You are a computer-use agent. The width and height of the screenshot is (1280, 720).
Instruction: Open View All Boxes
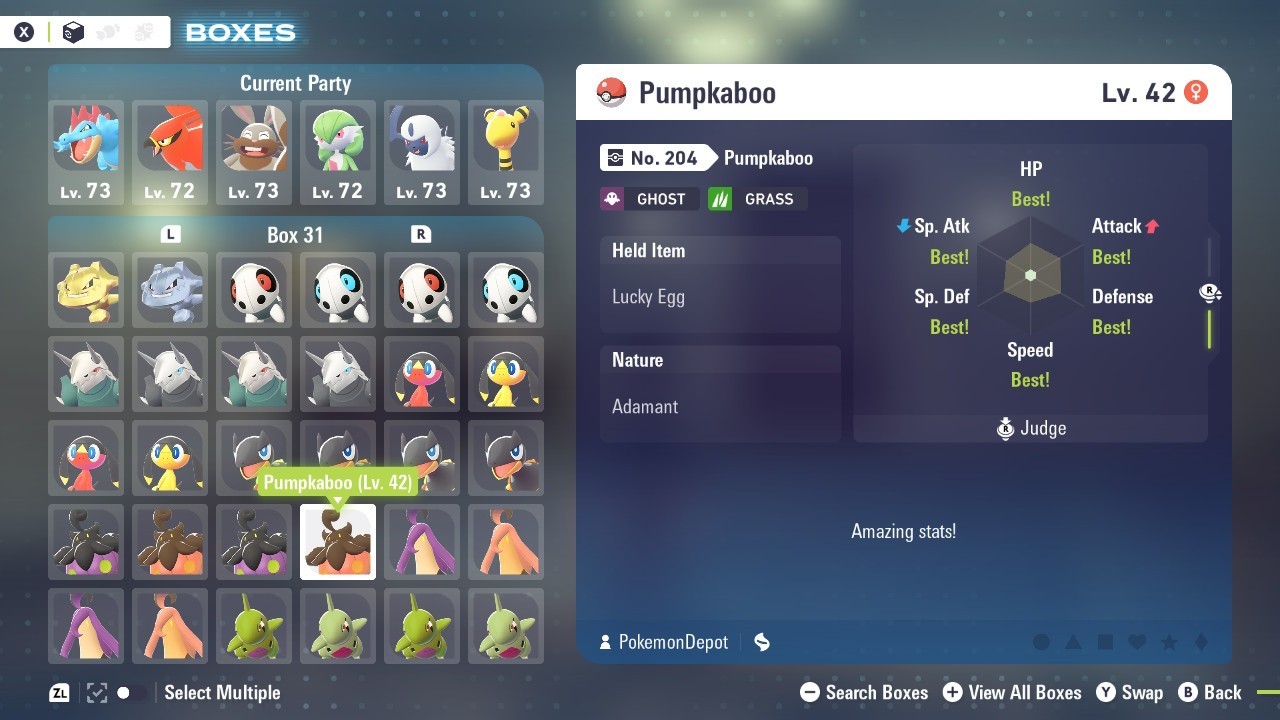tap(1011, 692)
